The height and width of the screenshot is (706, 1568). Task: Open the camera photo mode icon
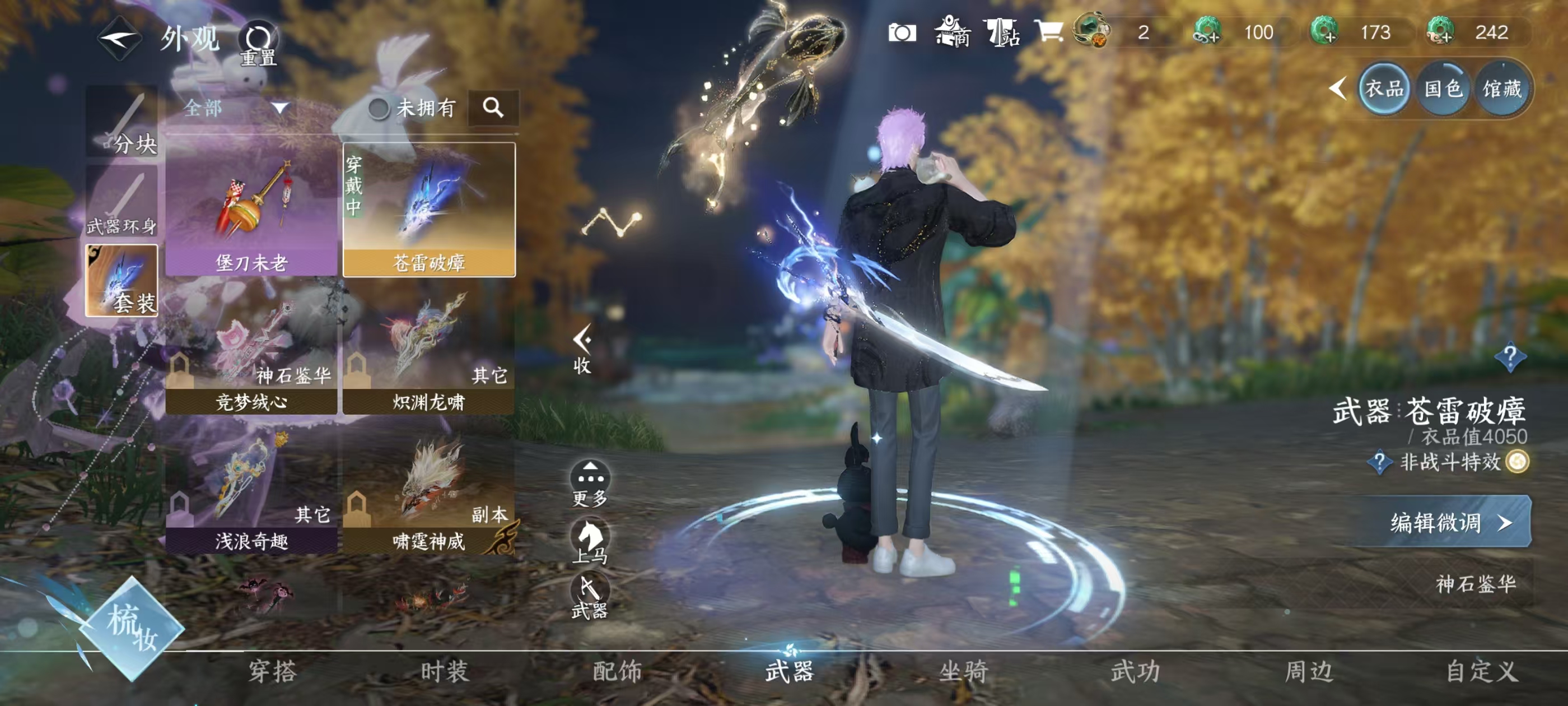(902, 32)
